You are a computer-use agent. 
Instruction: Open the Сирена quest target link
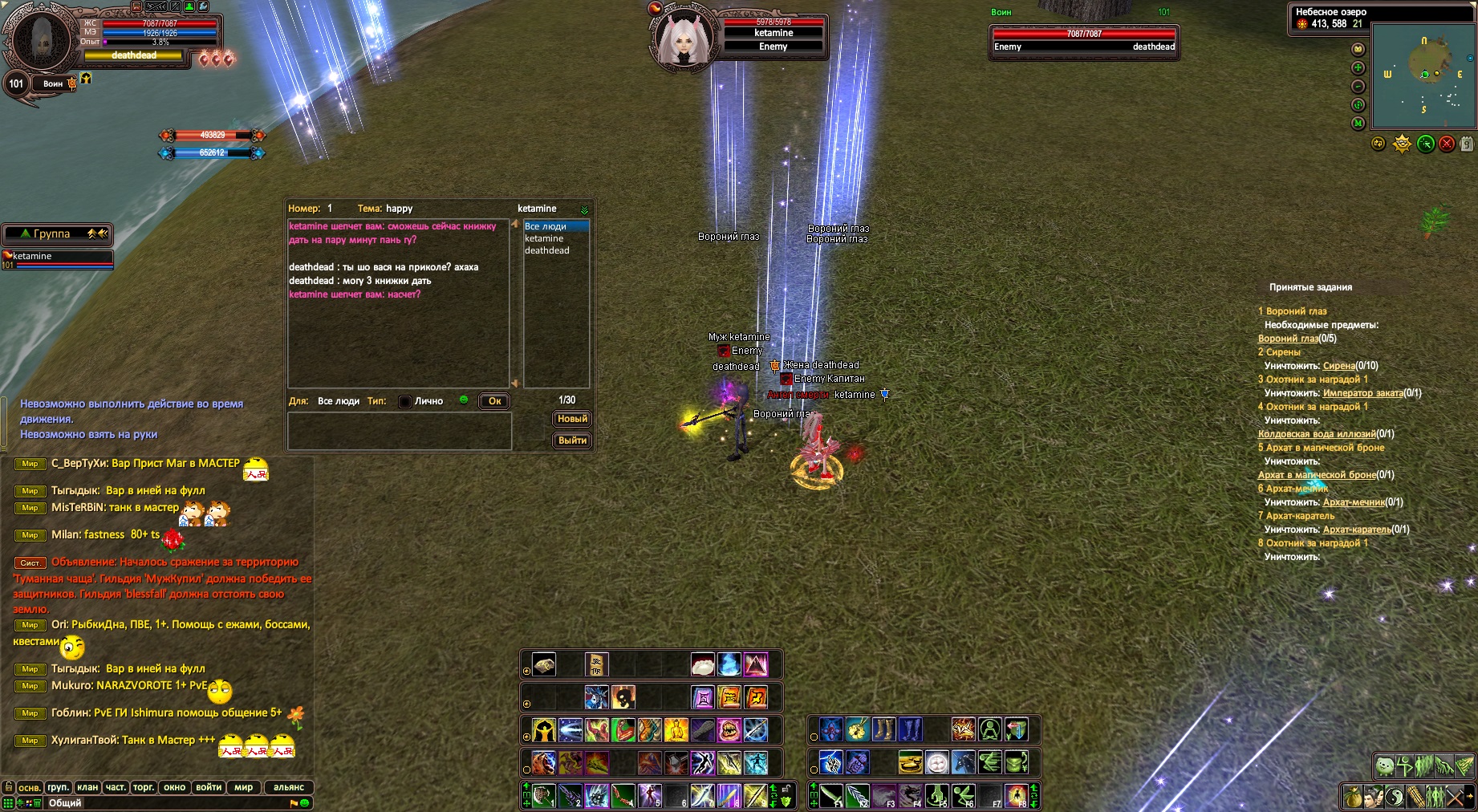[1338, 366]
